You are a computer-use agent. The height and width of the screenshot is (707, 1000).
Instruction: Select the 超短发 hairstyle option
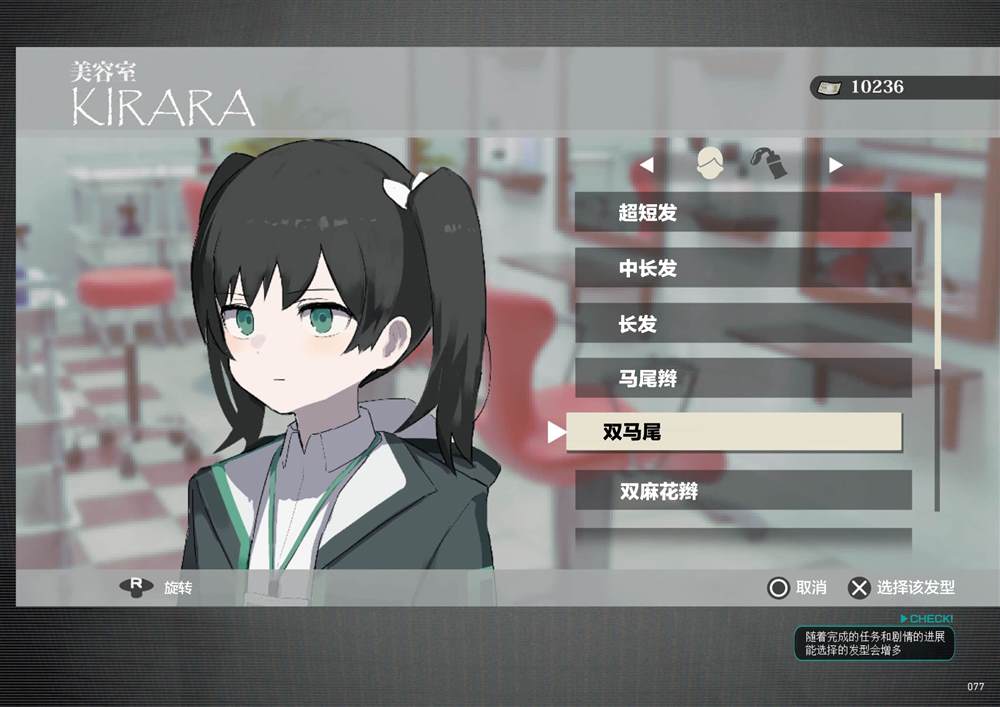click(x=742, y=212)
